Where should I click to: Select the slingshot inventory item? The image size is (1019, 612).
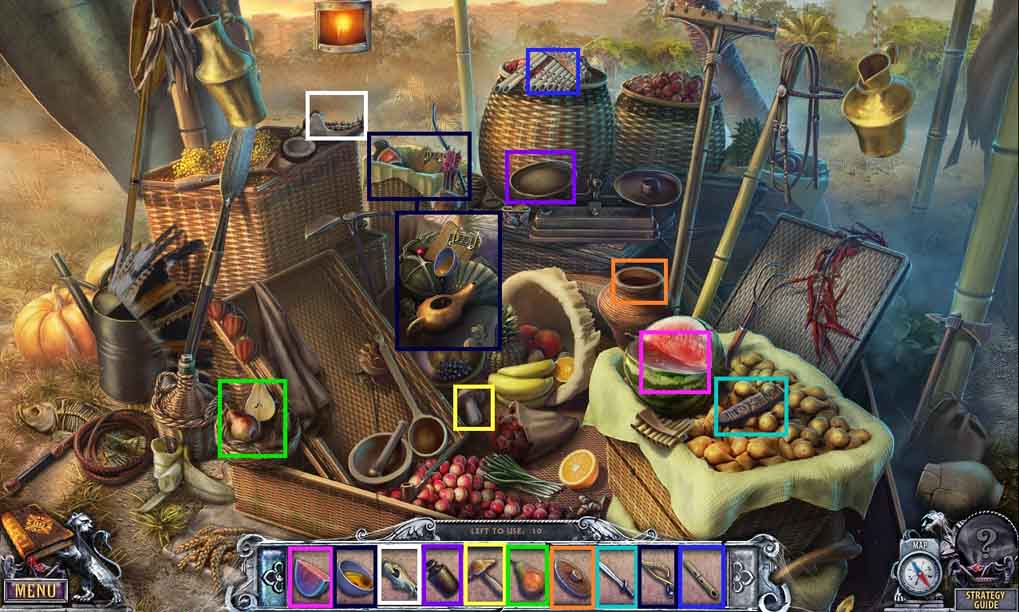pyautogui.click(x=658, y=576)
